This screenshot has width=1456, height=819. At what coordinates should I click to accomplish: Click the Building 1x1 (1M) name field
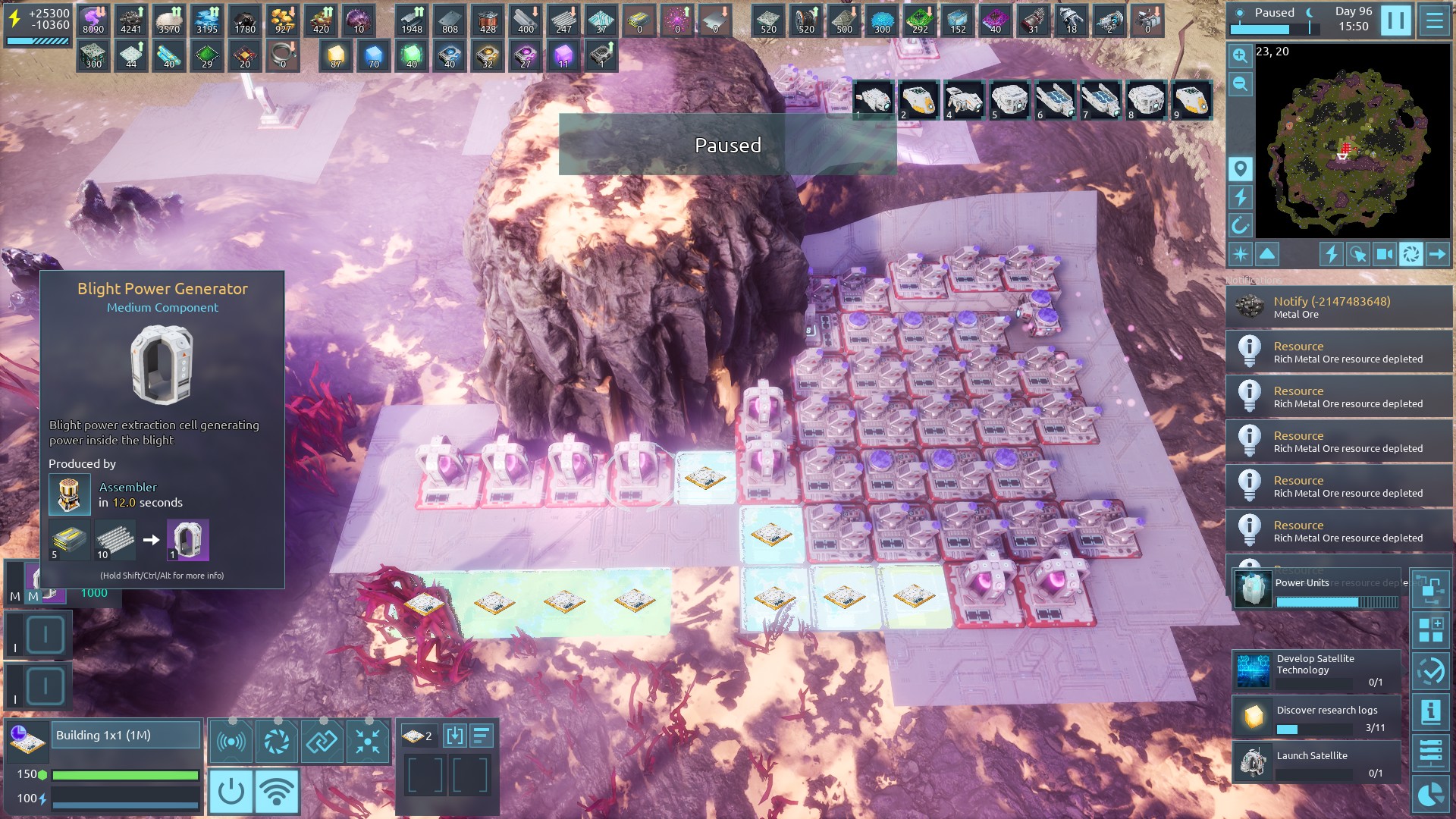click(x=126, y=735)
